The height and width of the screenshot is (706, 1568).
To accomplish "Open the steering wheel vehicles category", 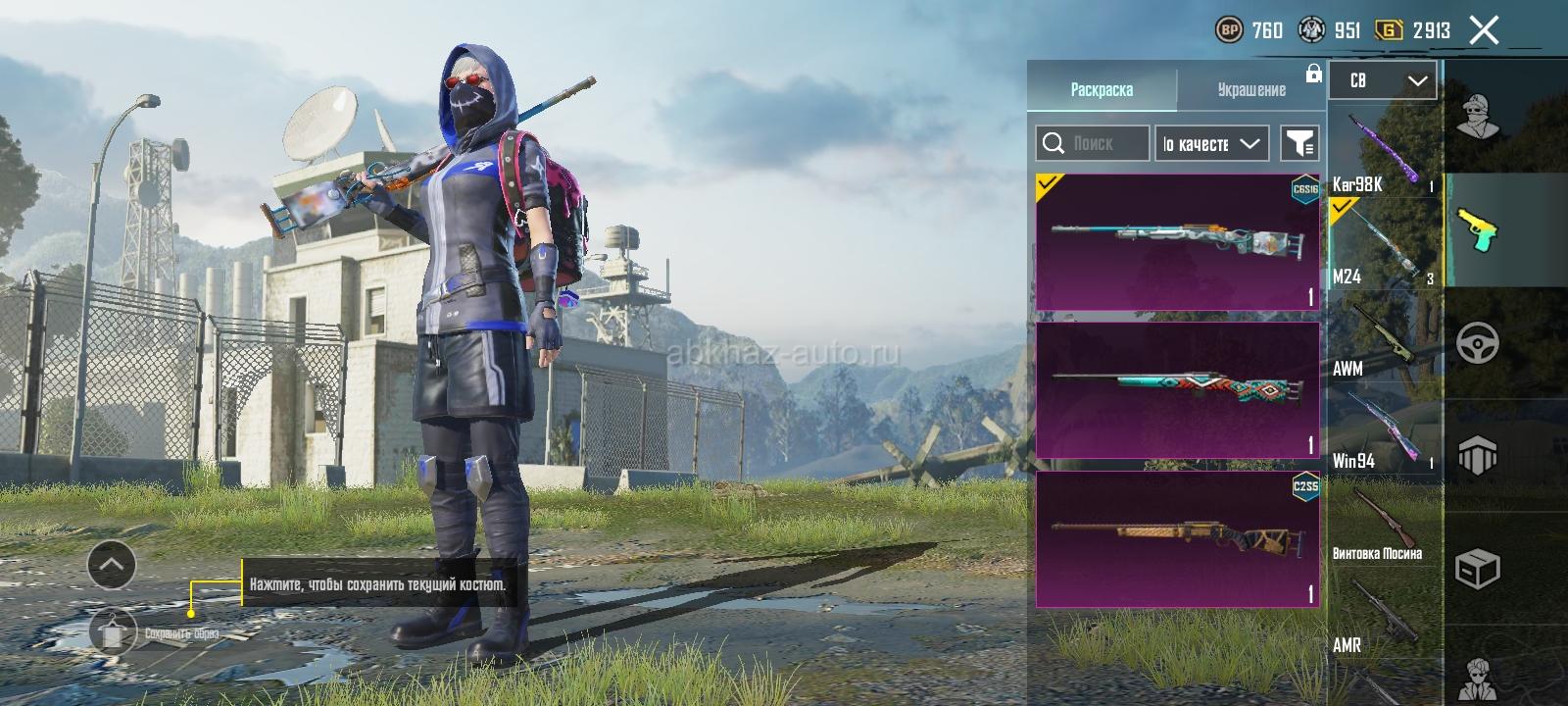I will tap(1477, 343).
